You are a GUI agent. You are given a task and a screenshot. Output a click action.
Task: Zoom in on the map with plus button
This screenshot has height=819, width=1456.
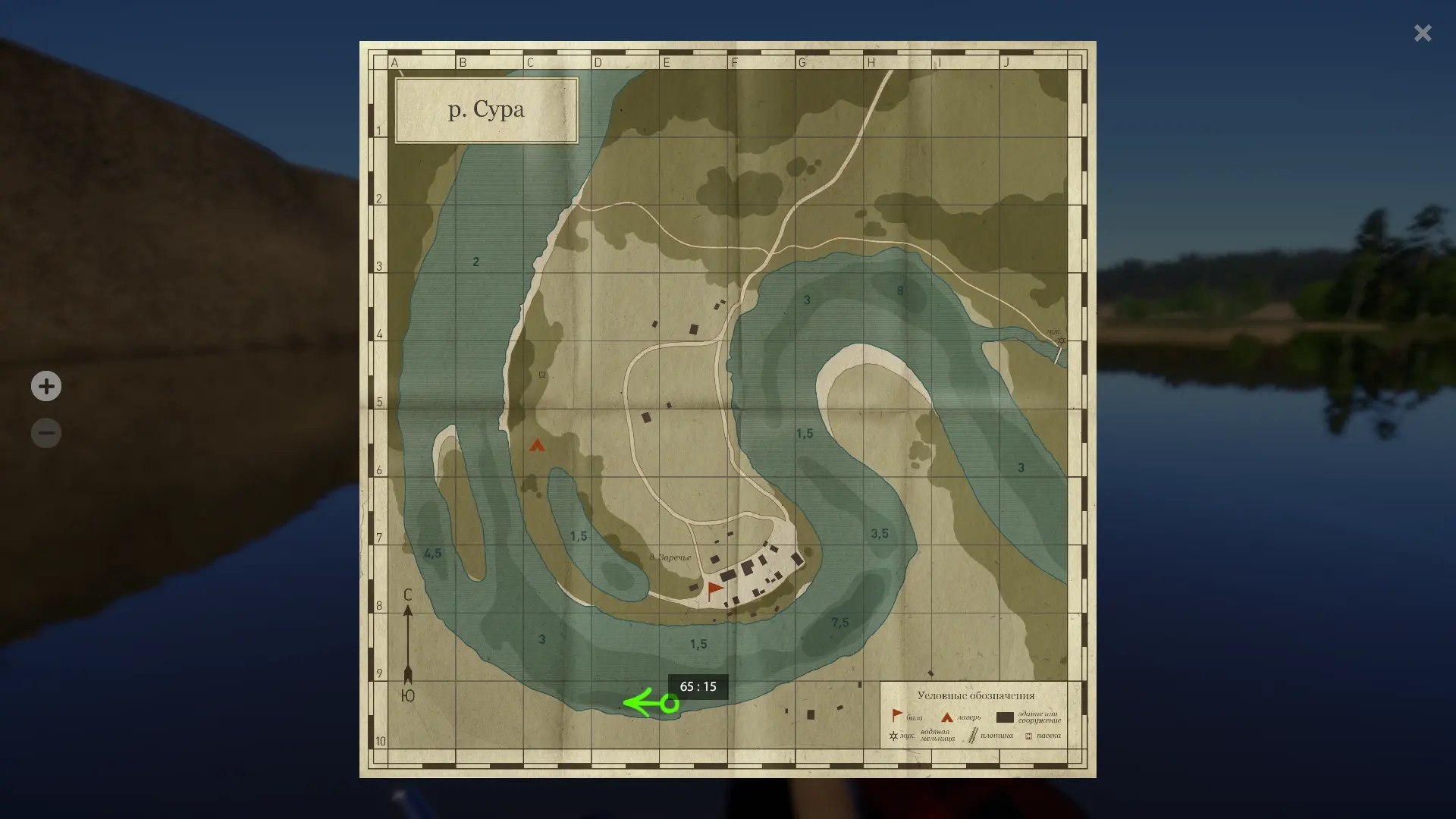pos(46,386)
